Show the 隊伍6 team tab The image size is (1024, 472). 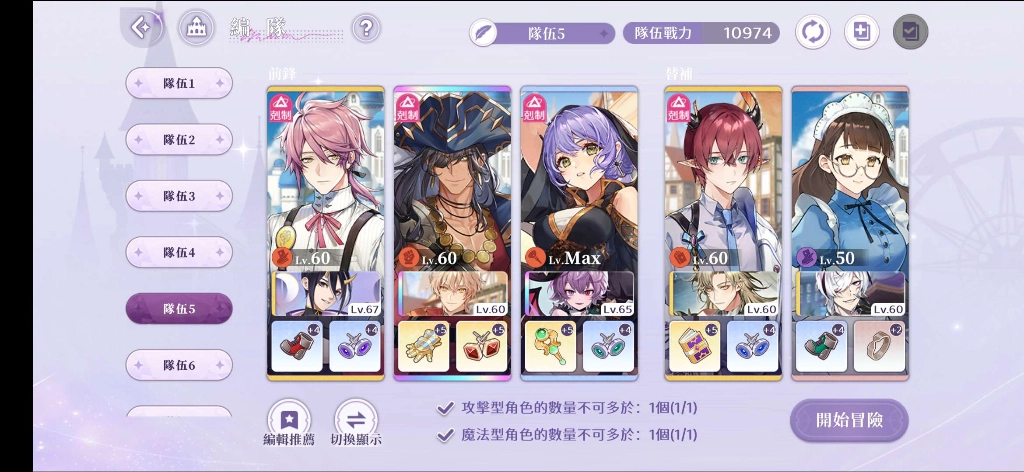[179, 365]
